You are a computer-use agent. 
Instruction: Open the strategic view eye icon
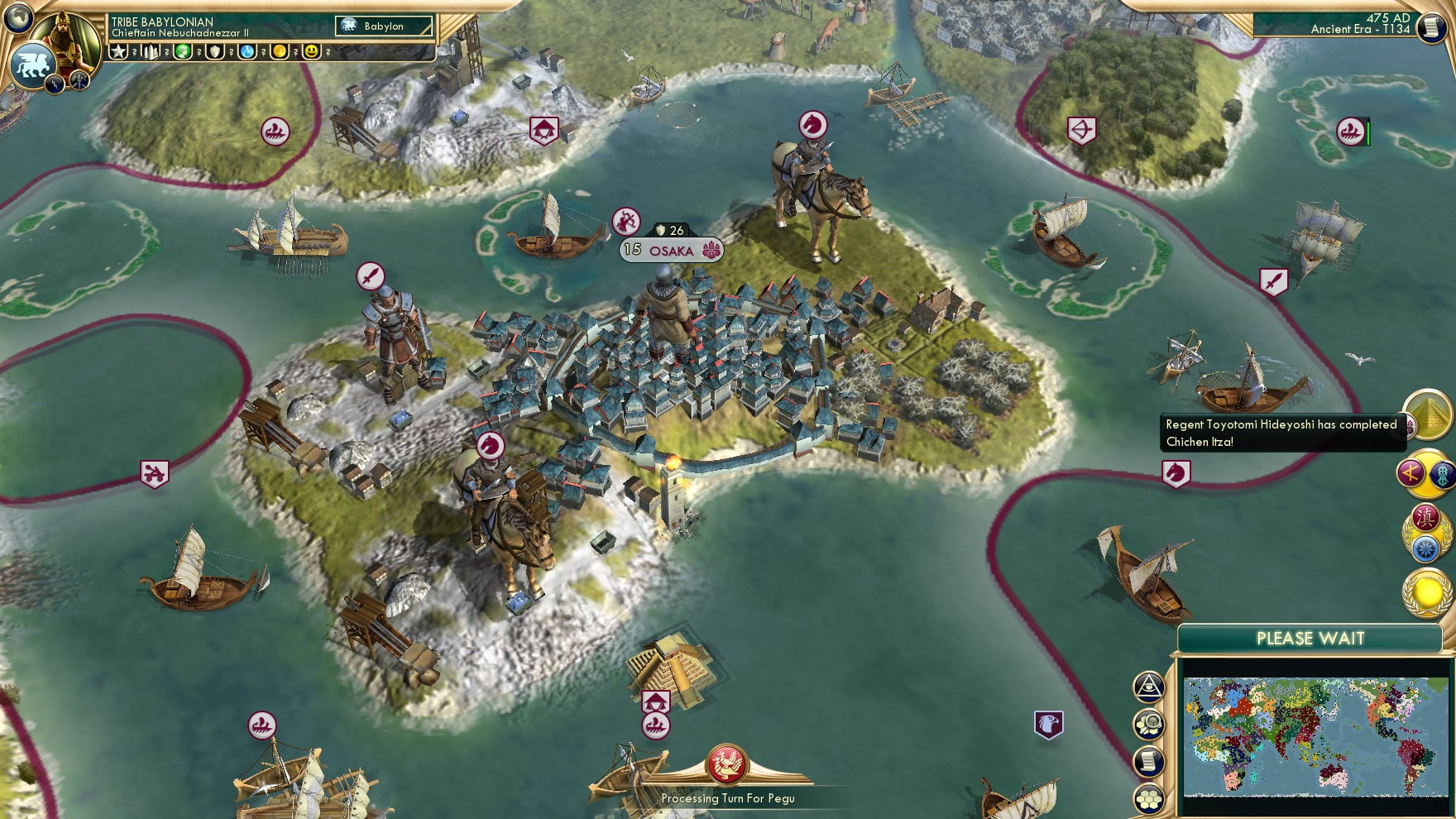click(1148, 687)
